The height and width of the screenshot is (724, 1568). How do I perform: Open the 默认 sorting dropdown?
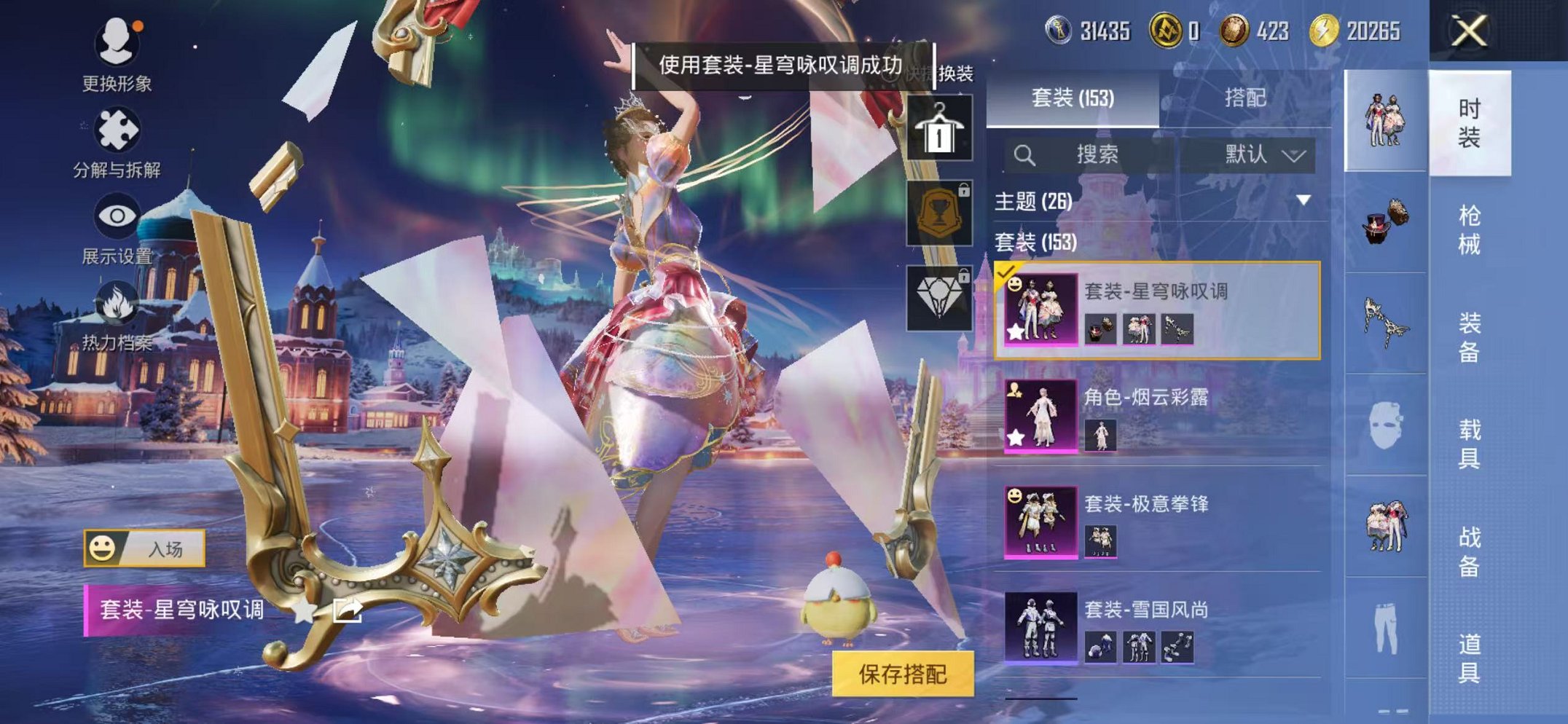point(1260,155)
